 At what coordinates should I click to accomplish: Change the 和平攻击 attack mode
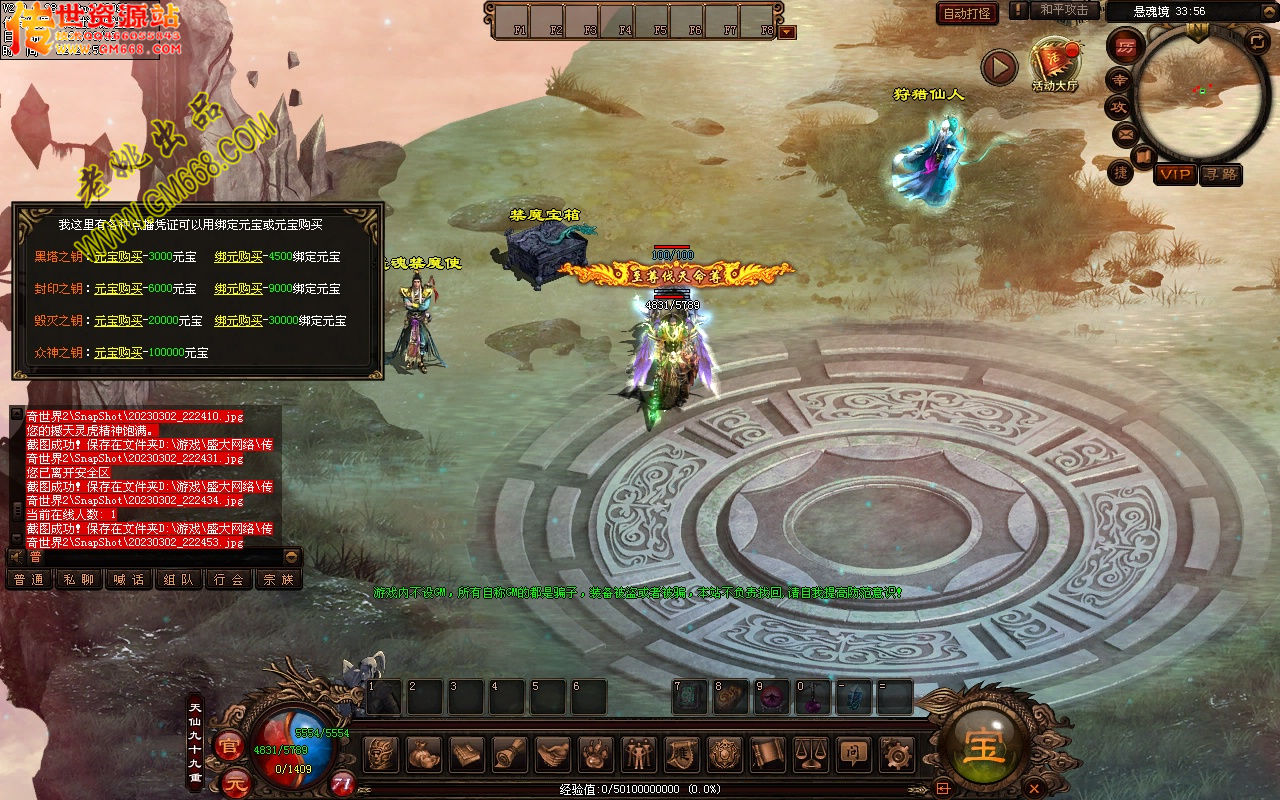pyautogui.click(x=1063, y=10)
